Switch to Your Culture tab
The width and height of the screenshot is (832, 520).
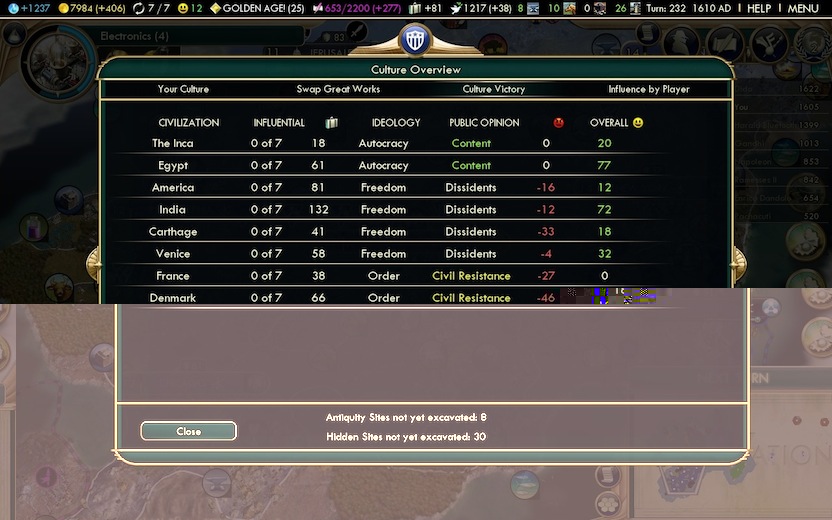(183, 89)
